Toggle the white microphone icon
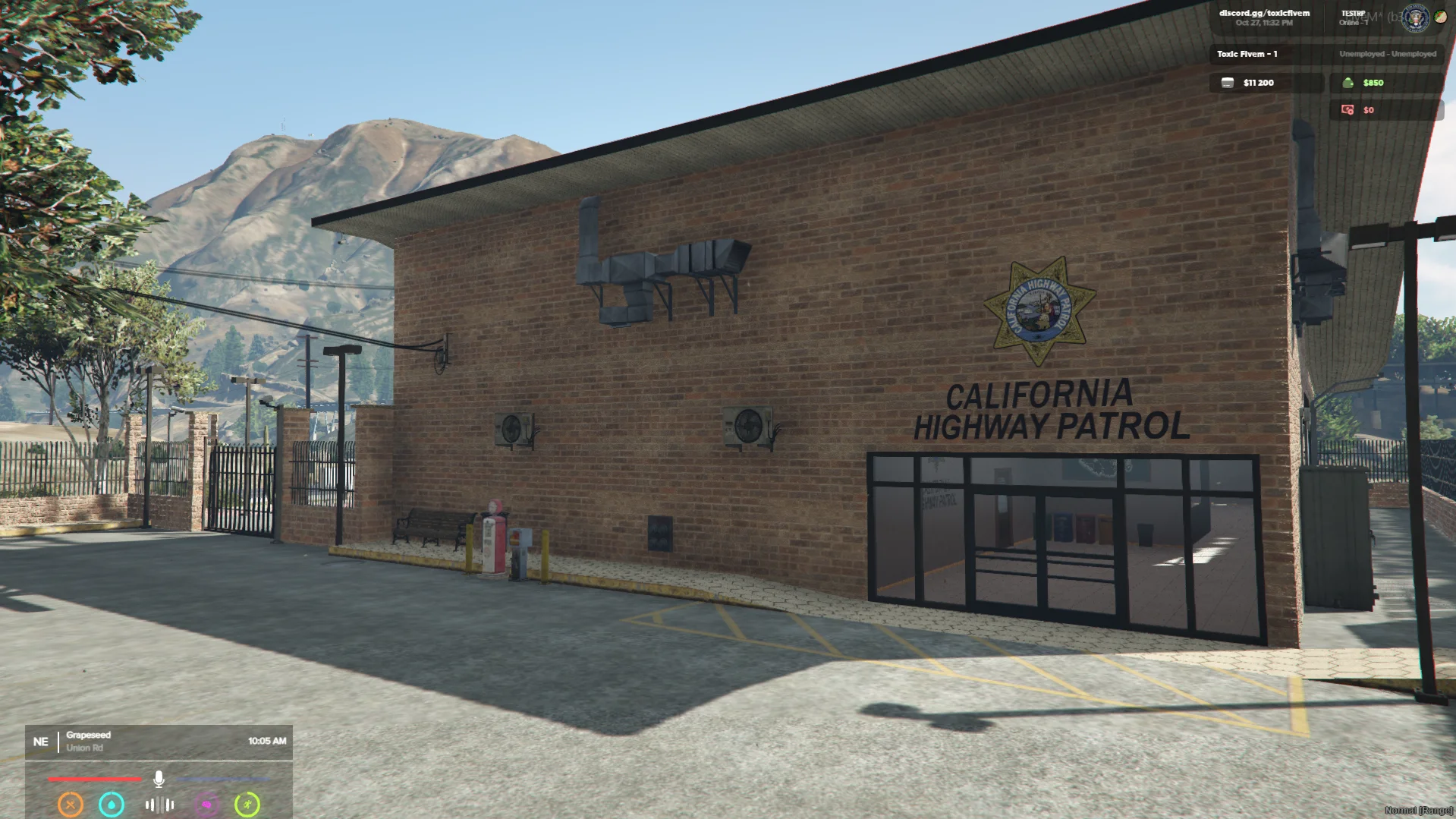 click(159, 779)
